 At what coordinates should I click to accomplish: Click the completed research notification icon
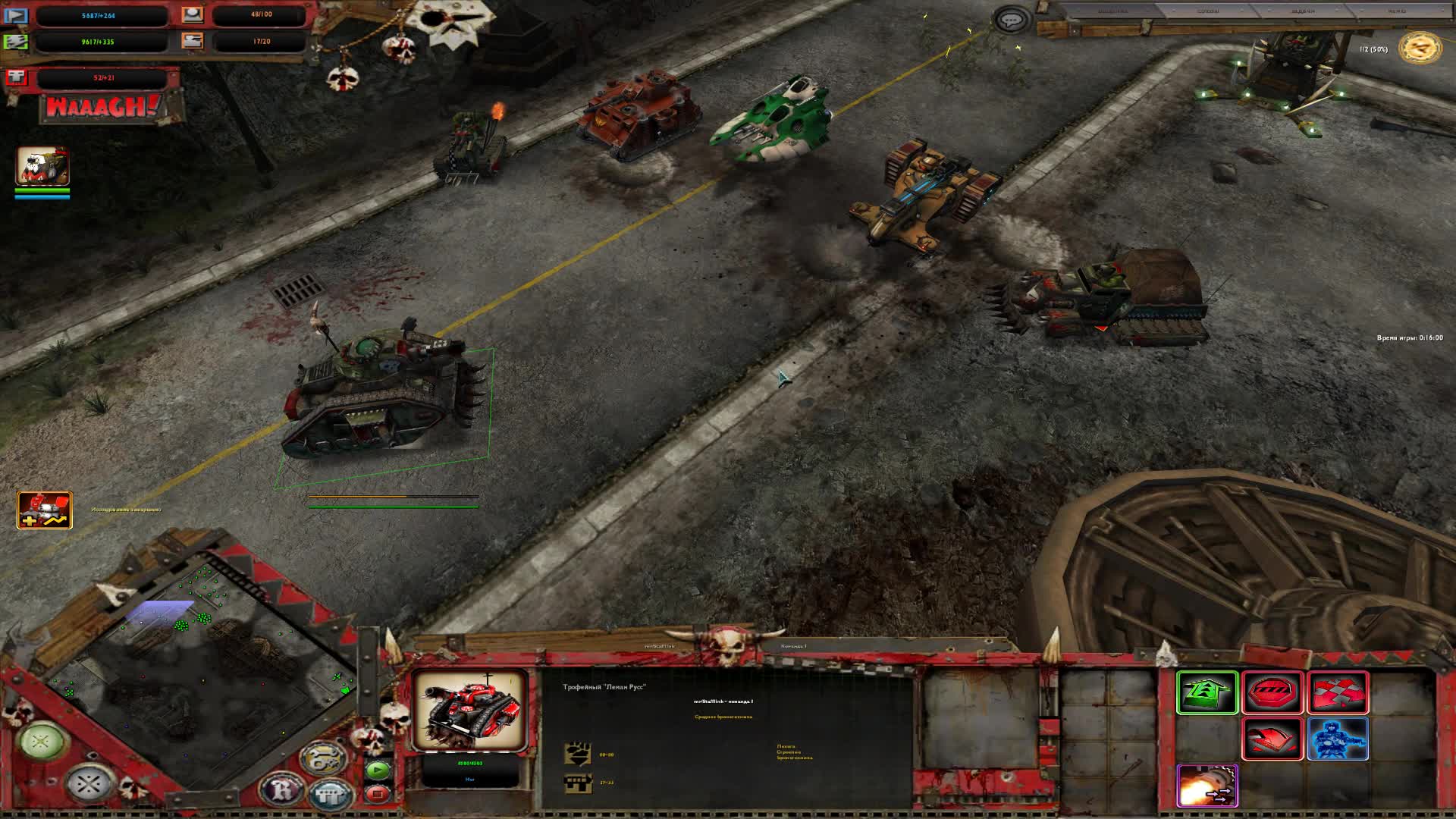(x=45, y=510)
